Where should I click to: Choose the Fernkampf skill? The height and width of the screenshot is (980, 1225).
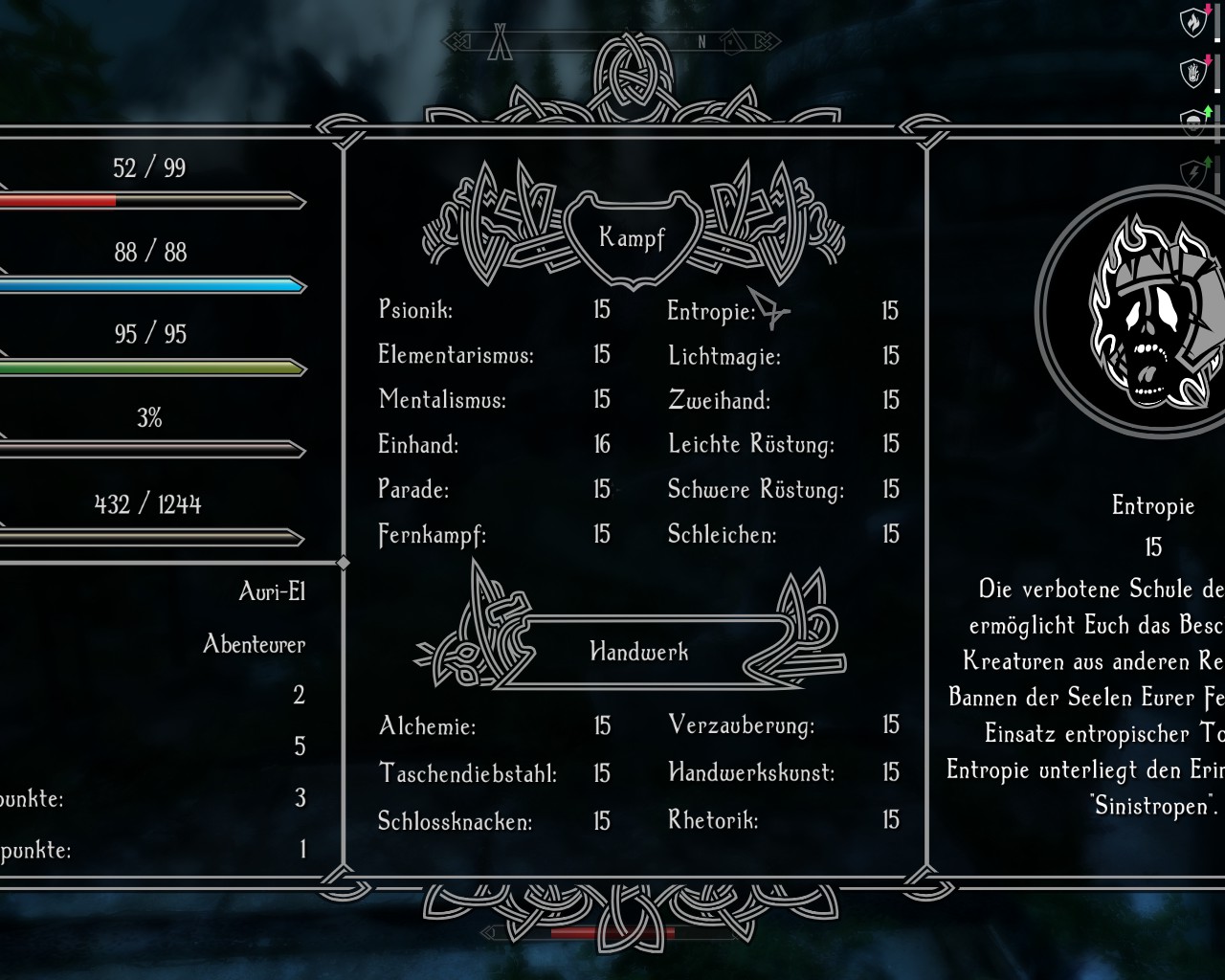[432, 534]
